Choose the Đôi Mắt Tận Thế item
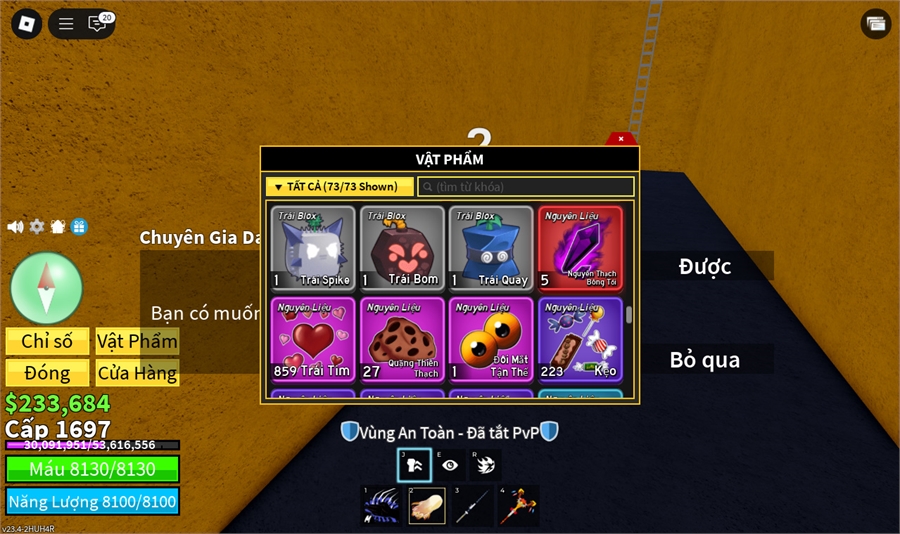The width and height of the screenshot is (900, 534). tap(491, 339)
